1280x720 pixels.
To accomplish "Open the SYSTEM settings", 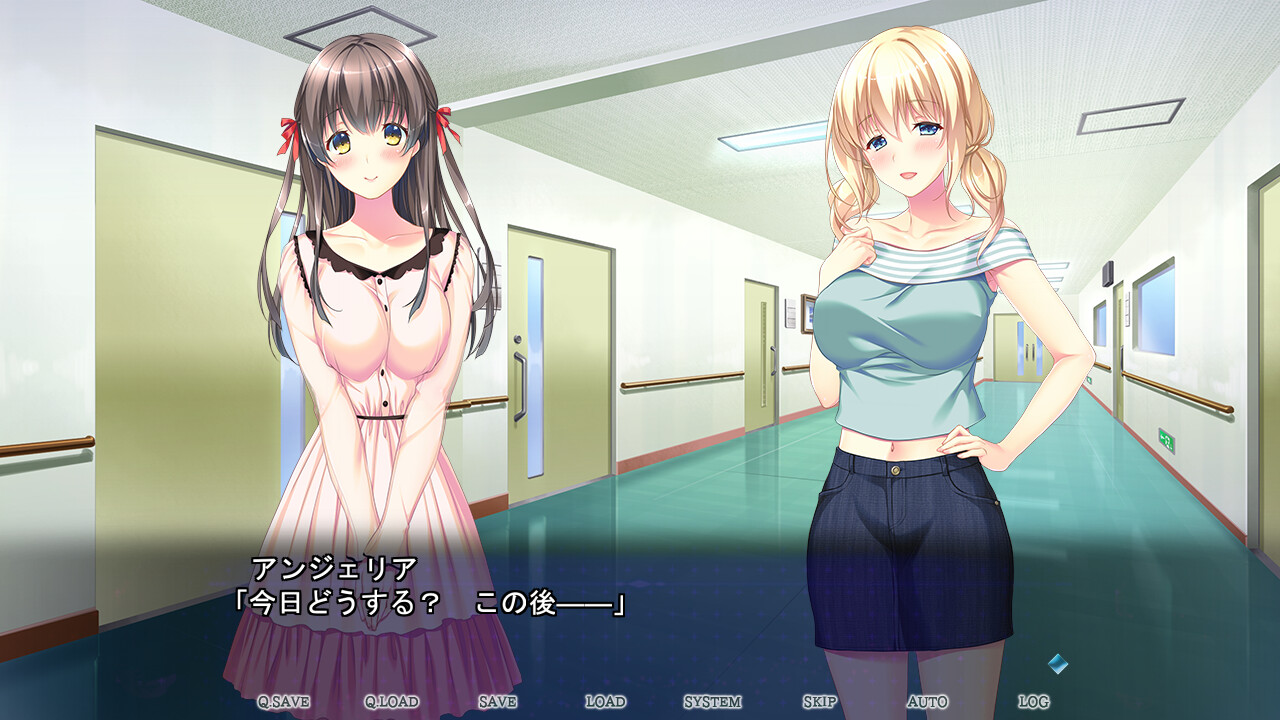I will (x=712, y=702).
